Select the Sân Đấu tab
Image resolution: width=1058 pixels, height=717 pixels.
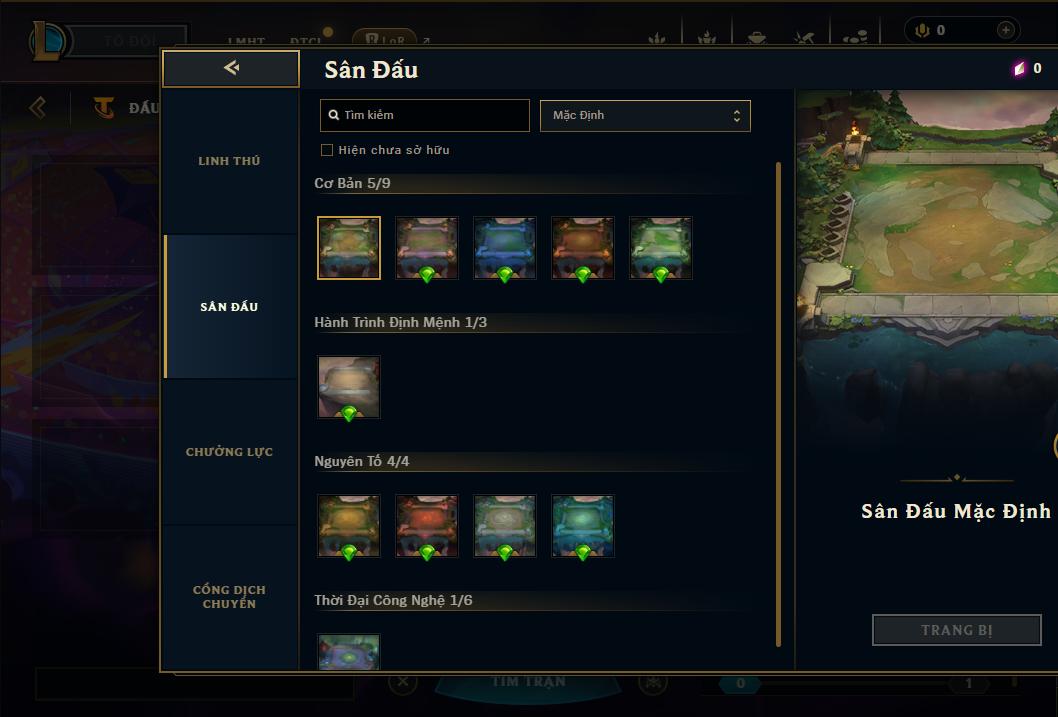pos(229,307)
